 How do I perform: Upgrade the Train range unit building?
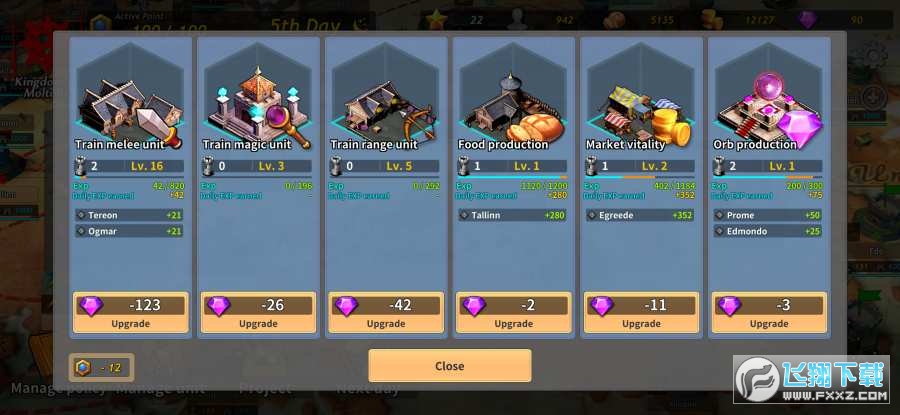click(x=386, y=312)
